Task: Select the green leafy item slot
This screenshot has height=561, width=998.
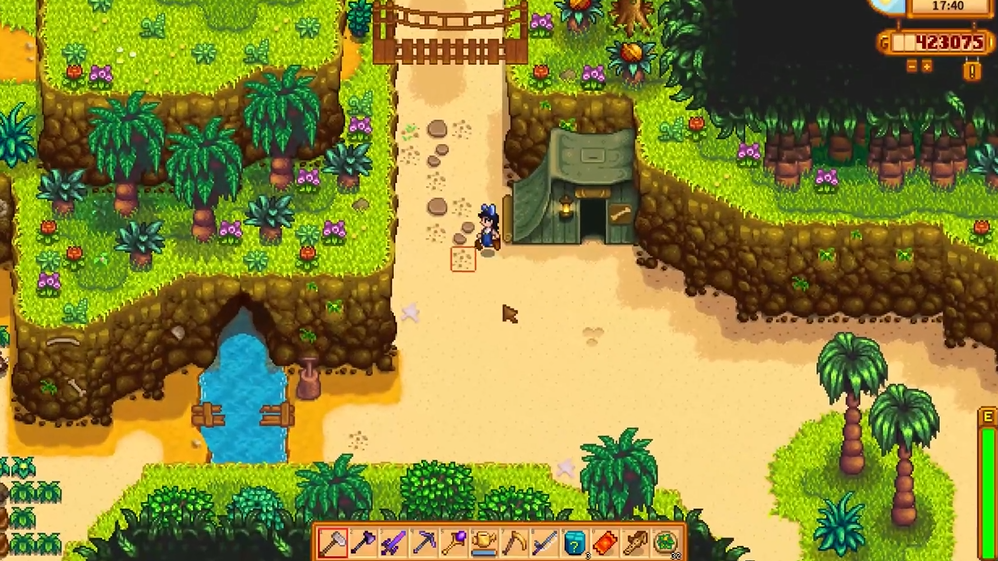Action: pos(666,543)
